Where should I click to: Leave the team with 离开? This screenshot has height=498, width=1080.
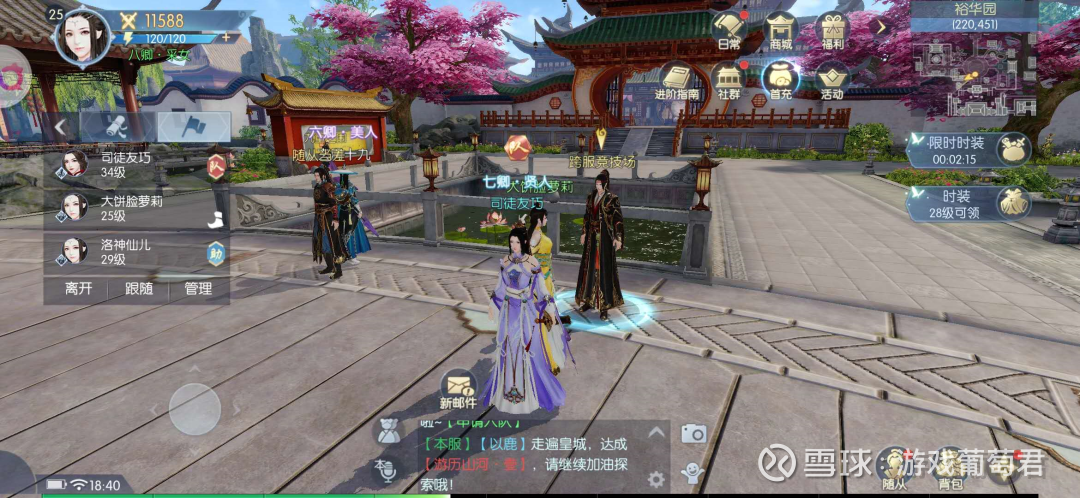click(x=79, y=289)
